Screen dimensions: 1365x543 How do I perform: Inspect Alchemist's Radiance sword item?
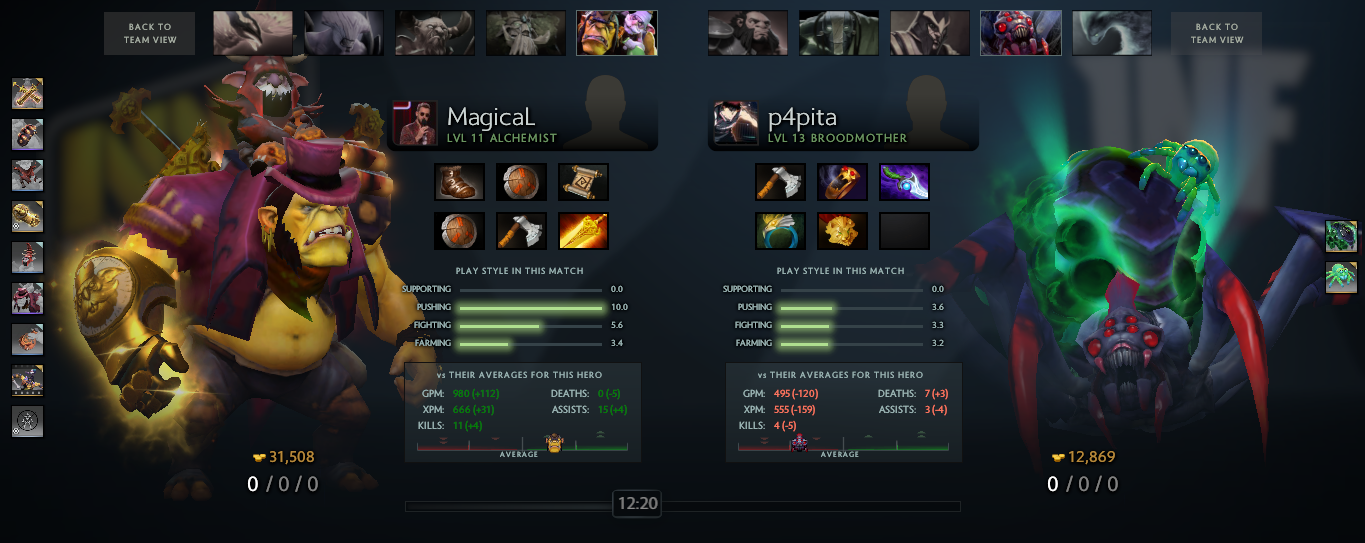tap(583, 231)
